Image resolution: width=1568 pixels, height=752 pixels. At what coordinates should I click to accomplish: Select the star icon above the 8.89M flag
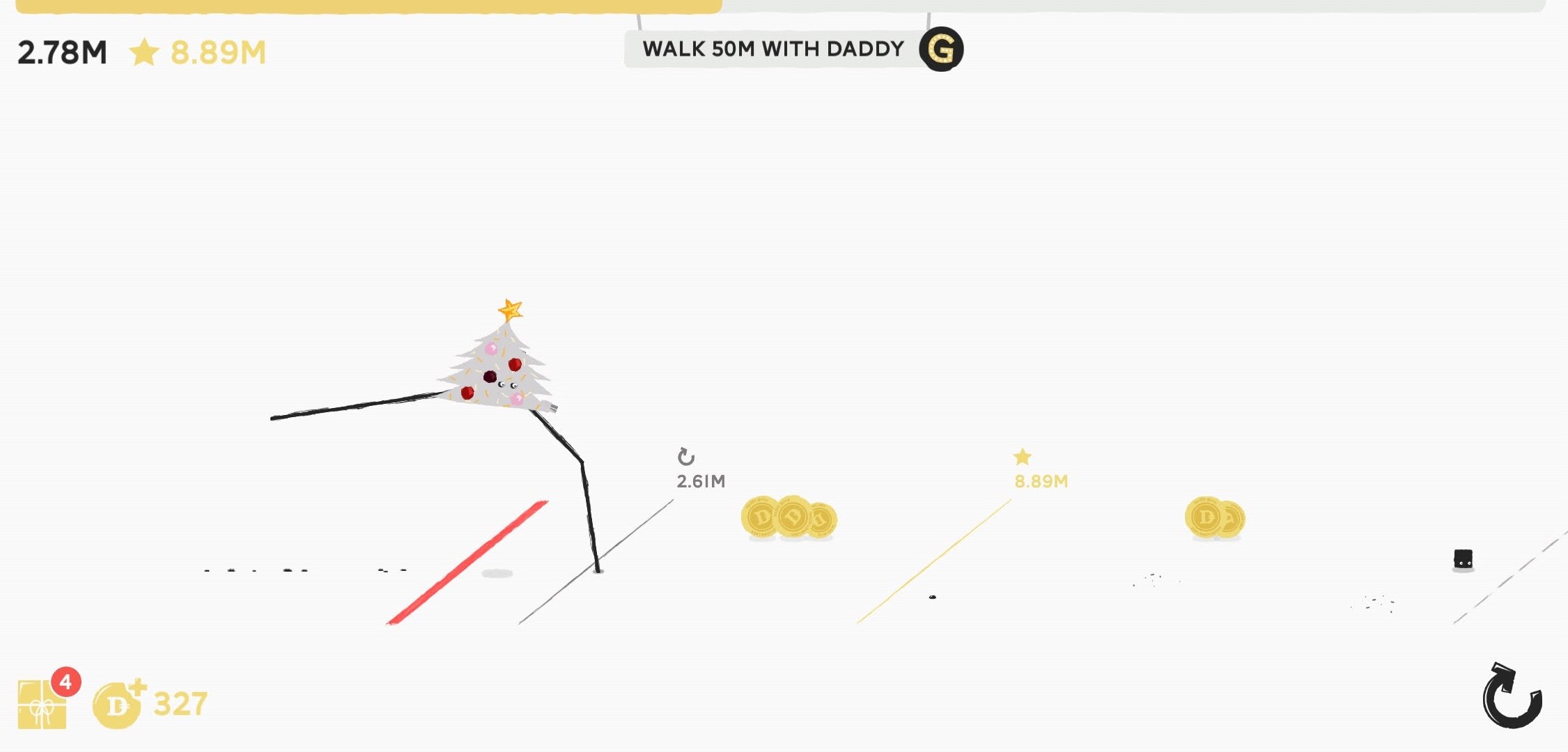[x=1021, y=456]
